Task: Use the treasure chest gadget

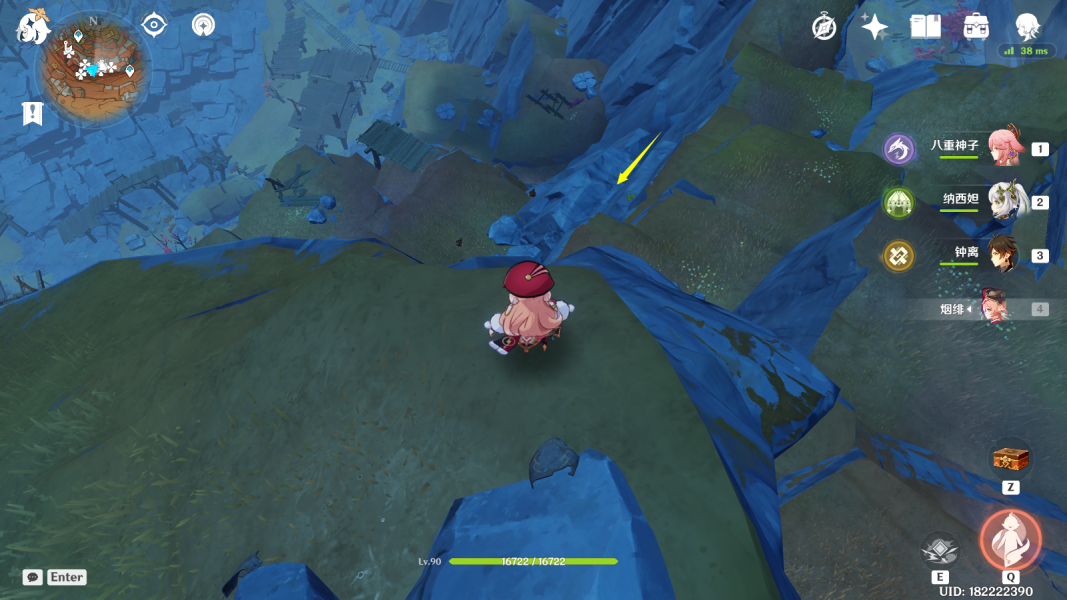Action: click(x=1010, y=460)
